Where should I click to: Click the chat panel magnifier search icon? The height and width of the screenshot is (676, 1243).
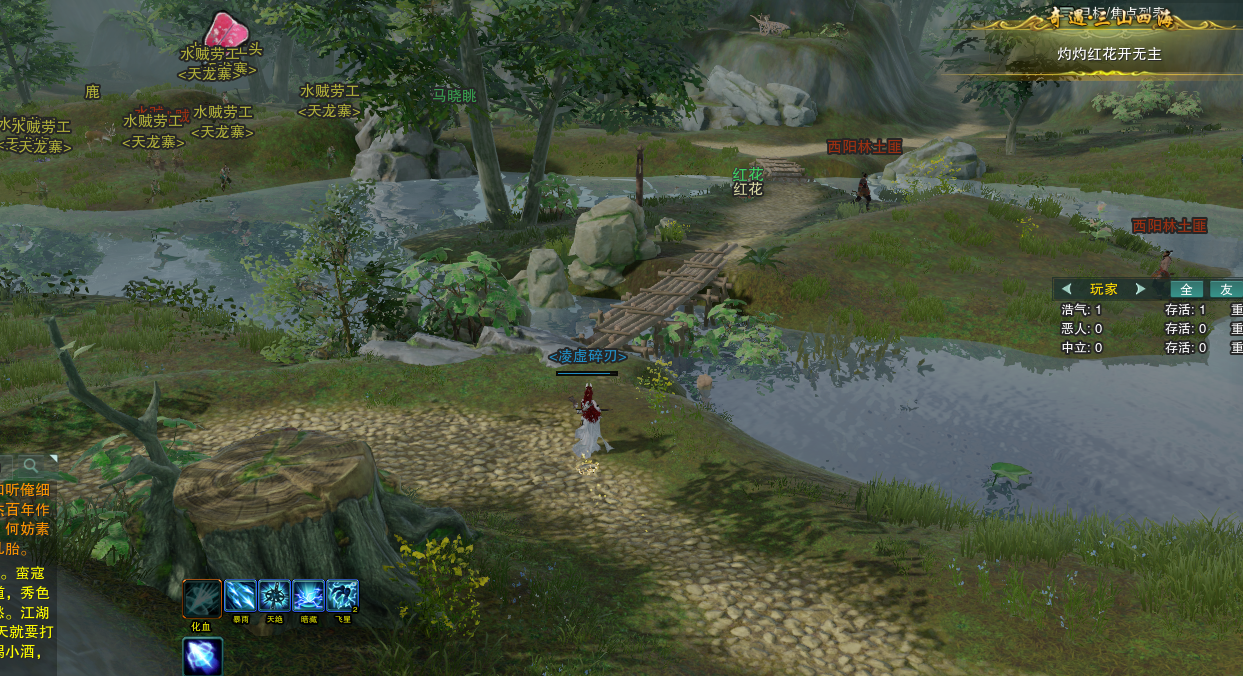(x=32, y=465)
